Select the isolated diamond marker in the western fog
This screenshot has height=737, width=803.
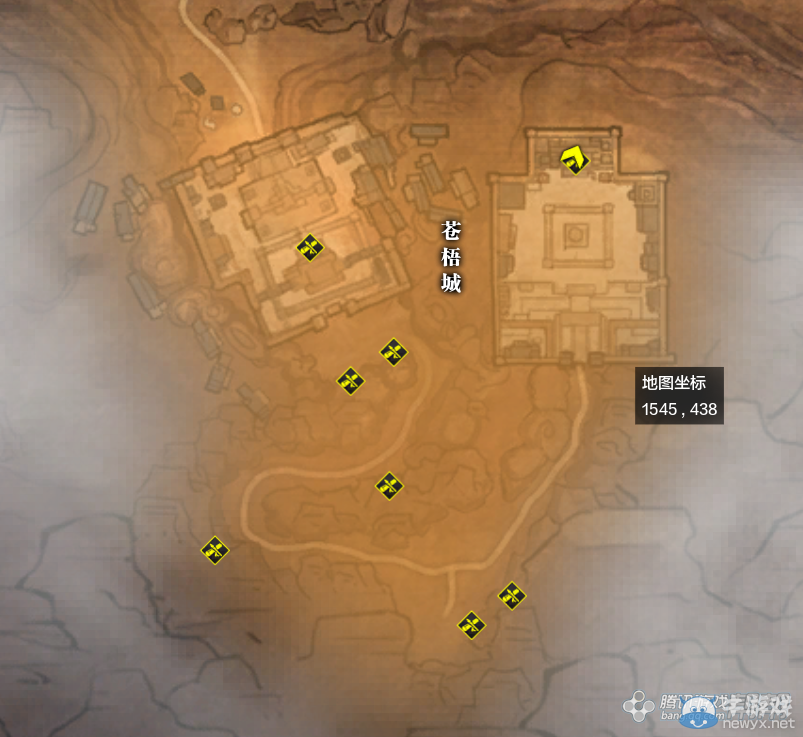tap(215, 549)
